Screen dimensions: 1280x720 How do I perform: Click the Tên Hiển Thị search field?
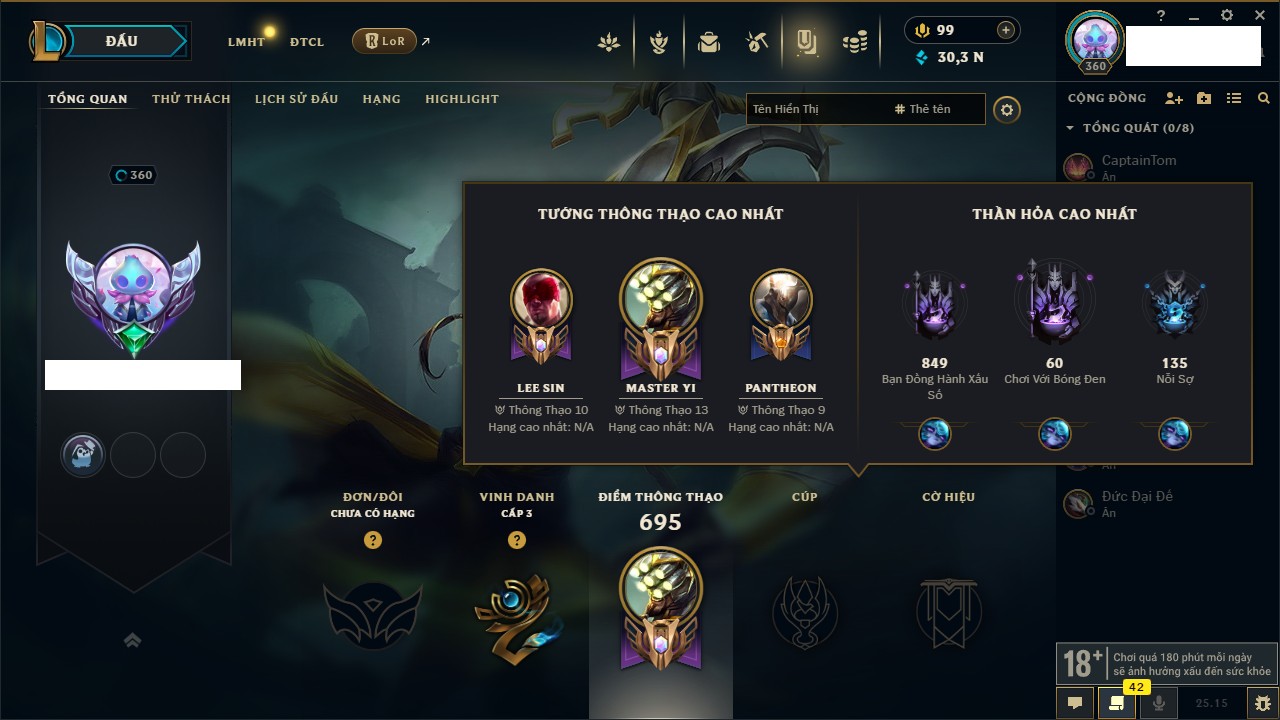(x=815, y=109)
